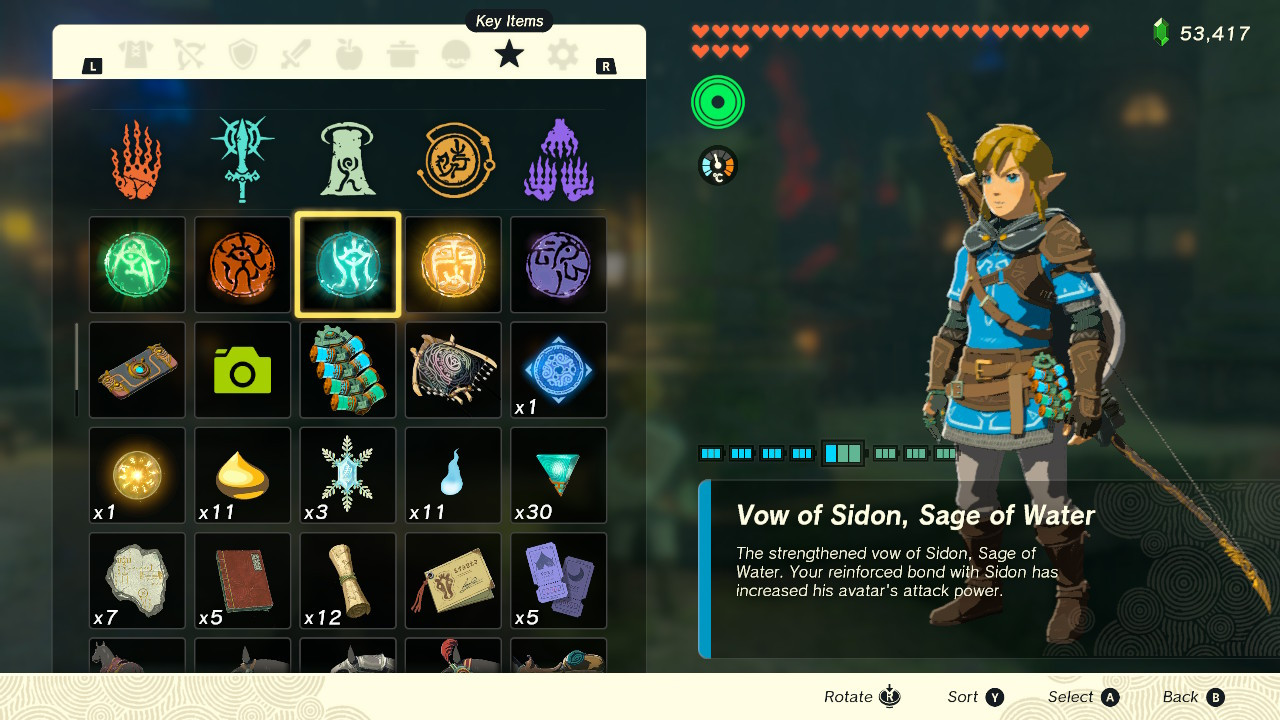Select the red Vow of Yunobo item
This screenshot has width=1280, height=720.
(x=242, y=264)
